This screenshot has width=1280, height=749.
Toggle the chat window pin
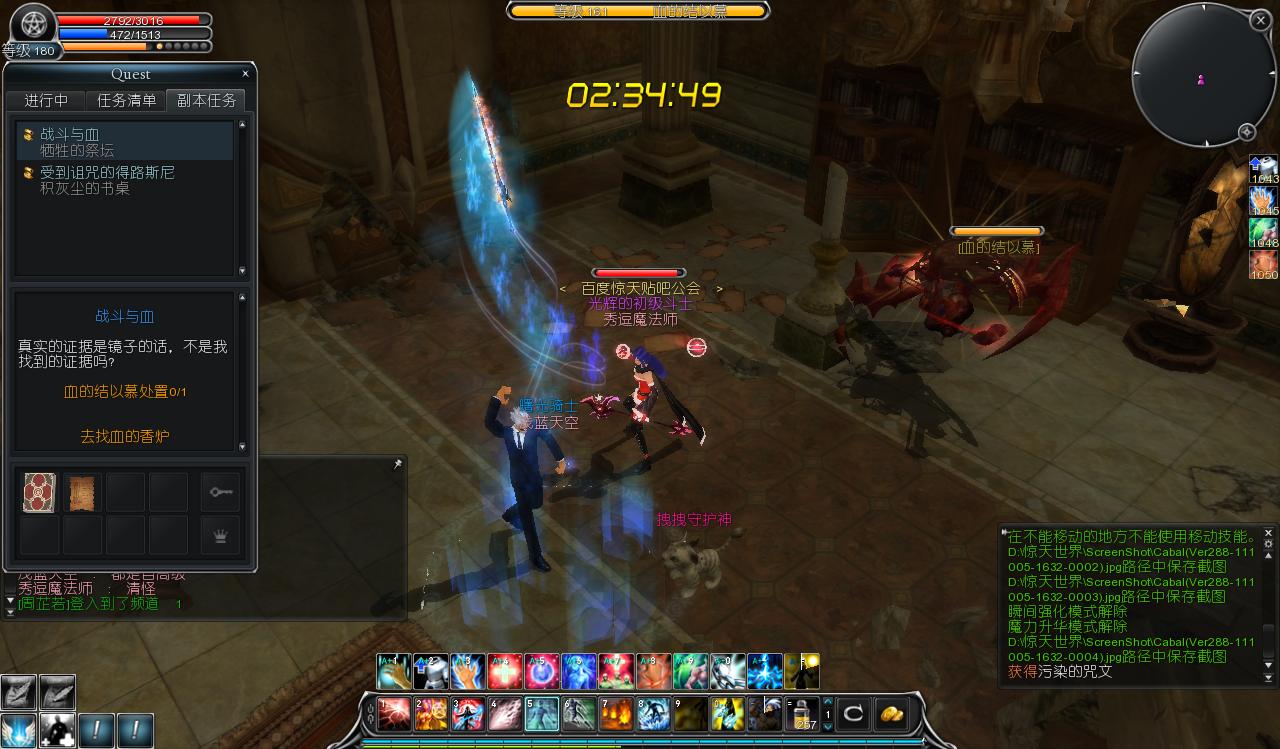[397, 465]
